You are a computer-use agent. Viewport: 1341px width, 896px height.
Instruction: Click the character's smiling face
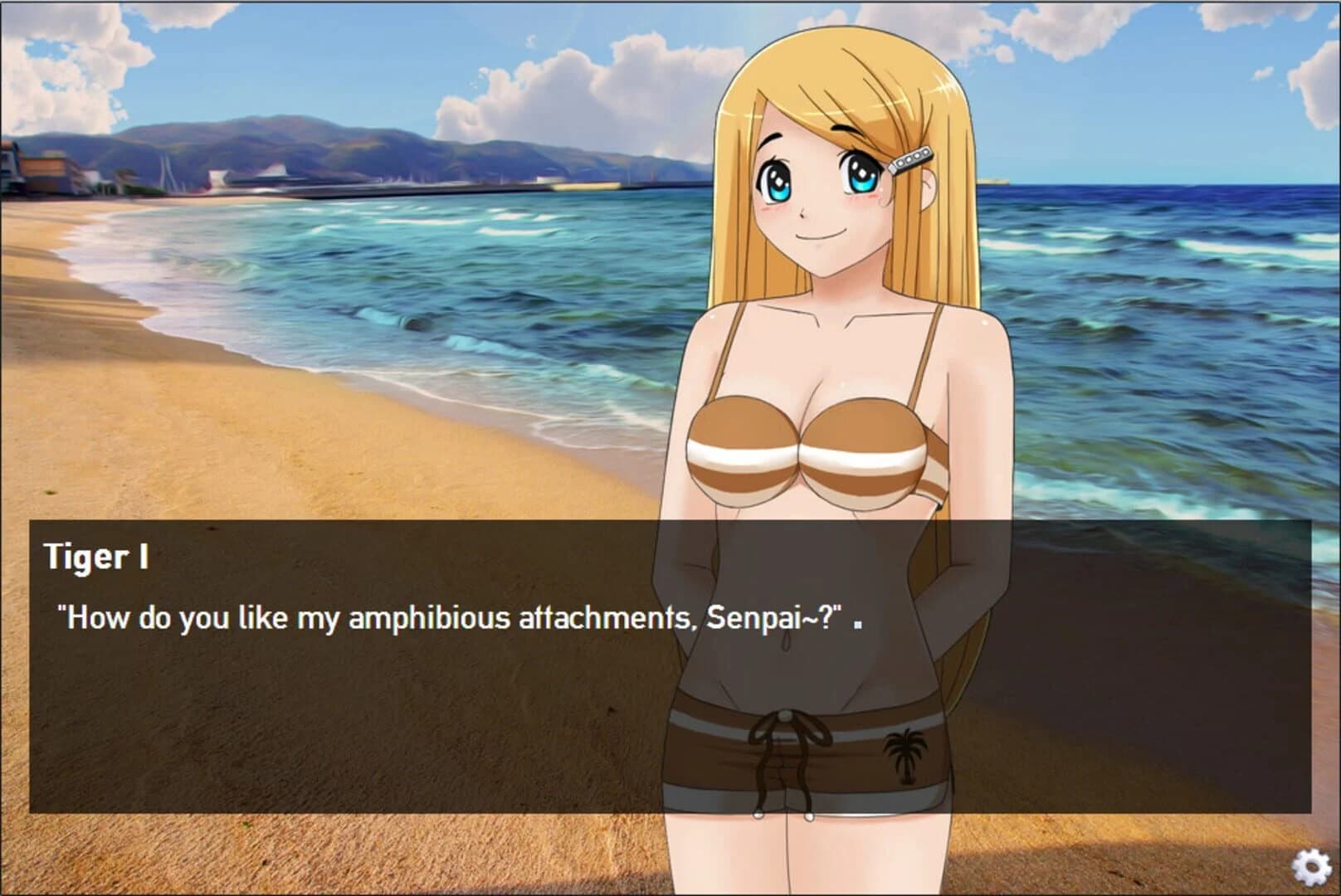pyautogui.click(x=817, y=195)
